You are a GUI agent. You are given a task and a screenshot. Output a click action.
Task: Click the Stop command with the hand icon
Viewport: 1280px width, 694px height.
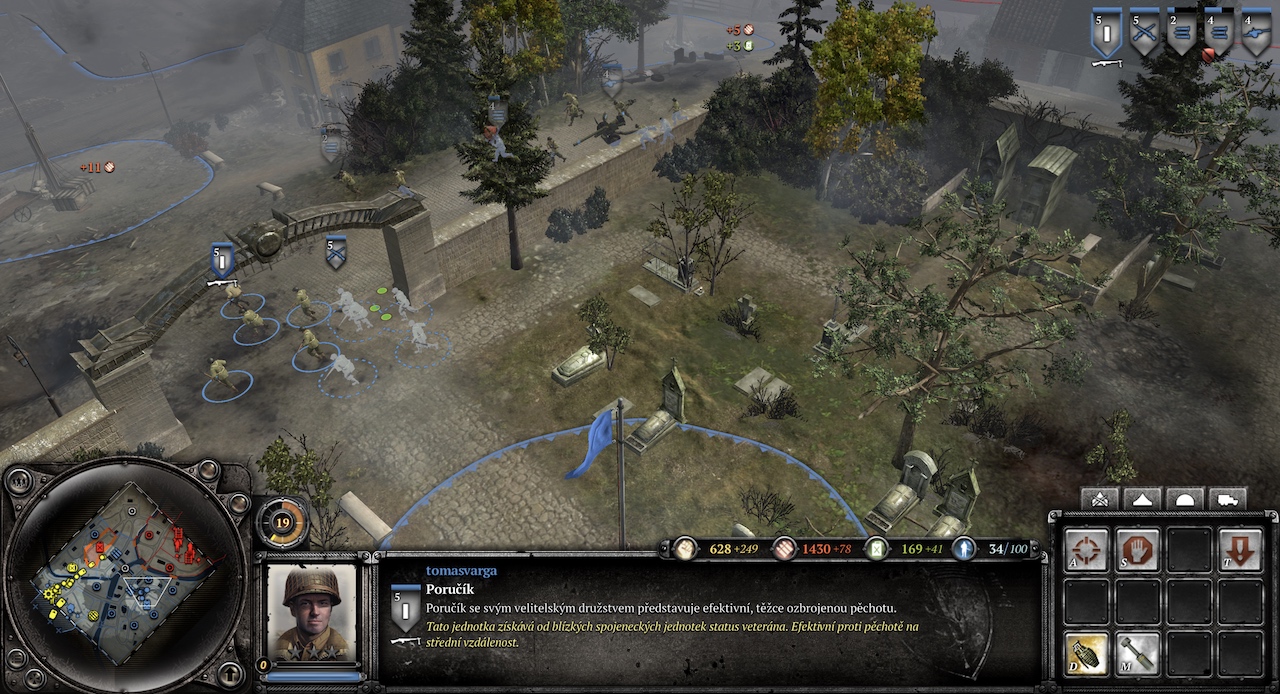pos(1138,550)
